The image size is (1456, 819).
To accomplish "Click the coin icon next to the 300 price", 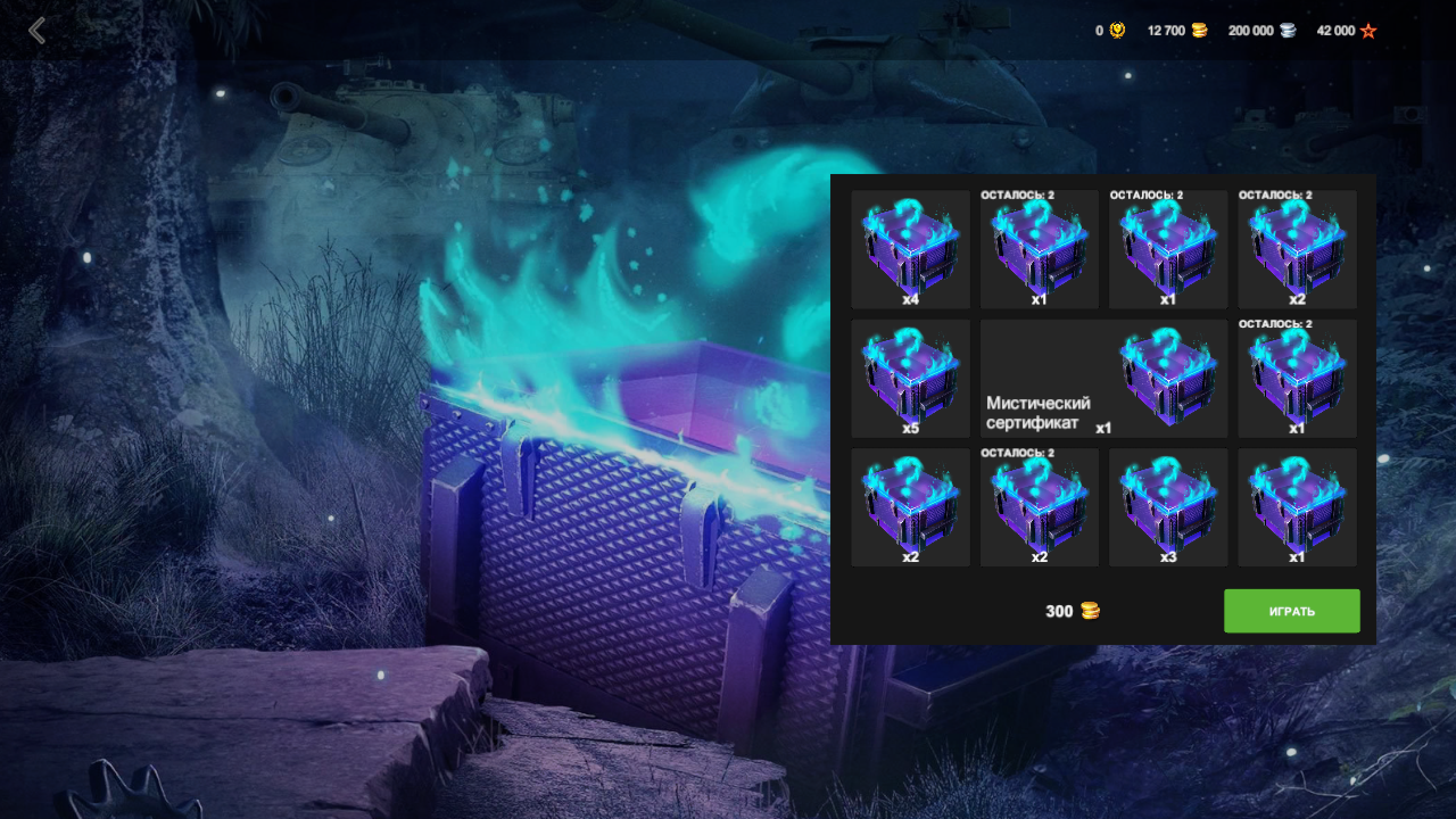I will tap(1089, 611).
